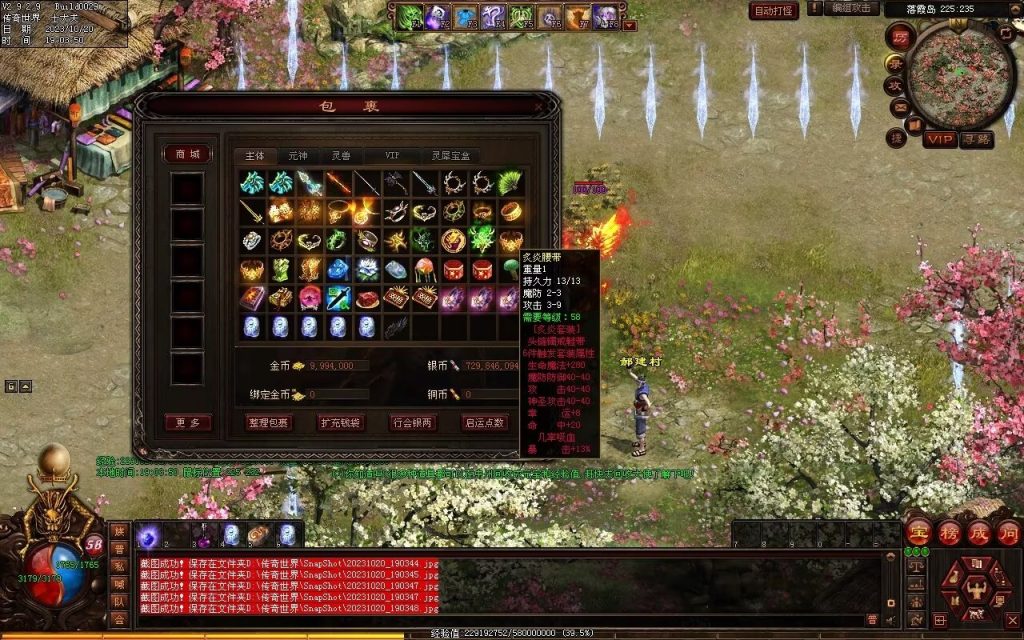This screenshot has width=1024, height=640.
Task: Select the green feather fan item
Action: coord(511,183)
